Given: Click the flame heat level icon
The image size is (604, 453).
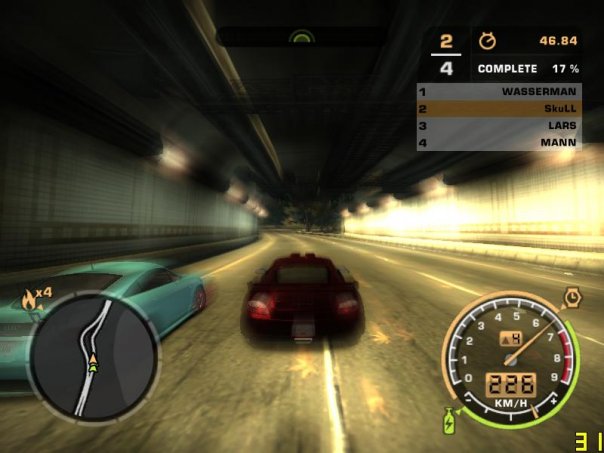Looking at the screenshot, I should [28, 296].
